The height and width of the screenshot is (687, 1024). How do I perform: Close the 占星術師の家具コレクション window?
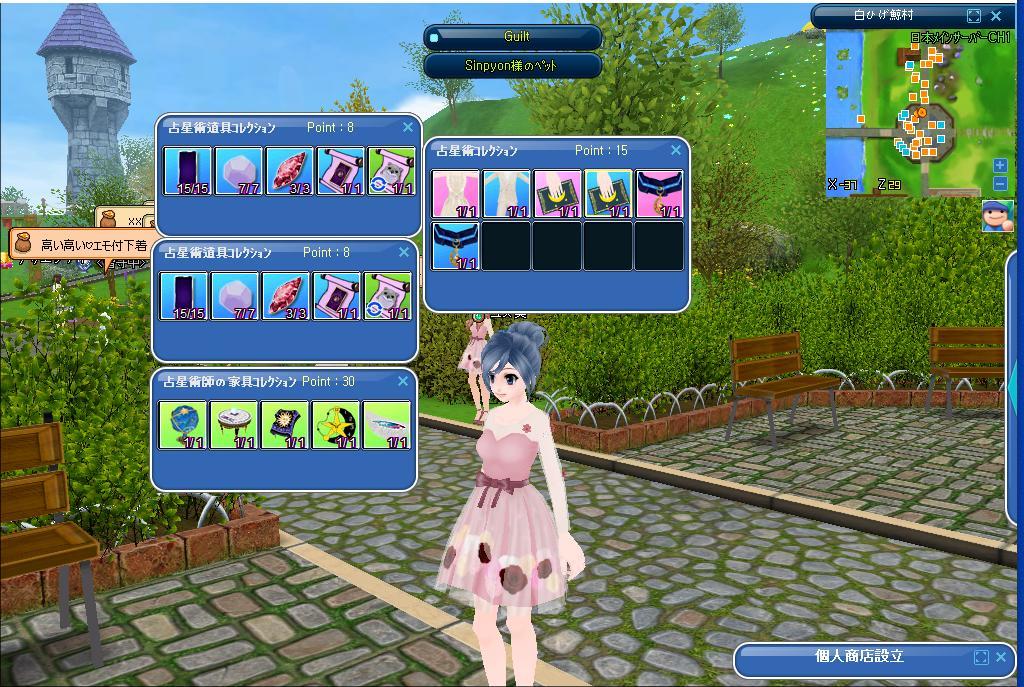click(403, 381)
